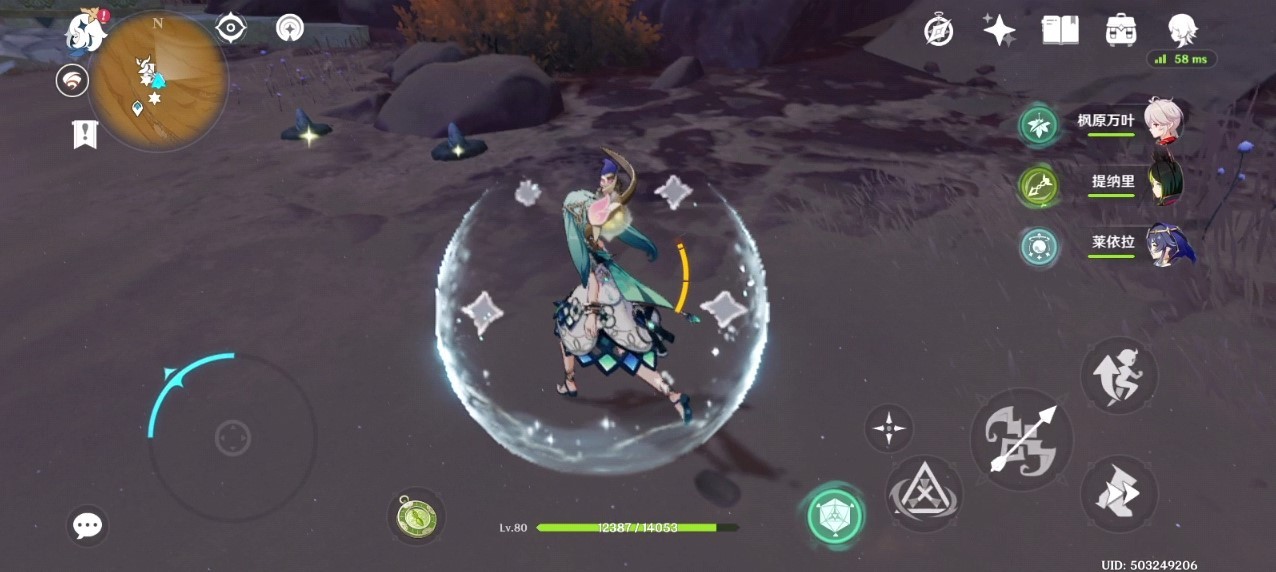Screen dimensions: 1276x572
Task: Tap the jump button
Action: coord(1119,375)
